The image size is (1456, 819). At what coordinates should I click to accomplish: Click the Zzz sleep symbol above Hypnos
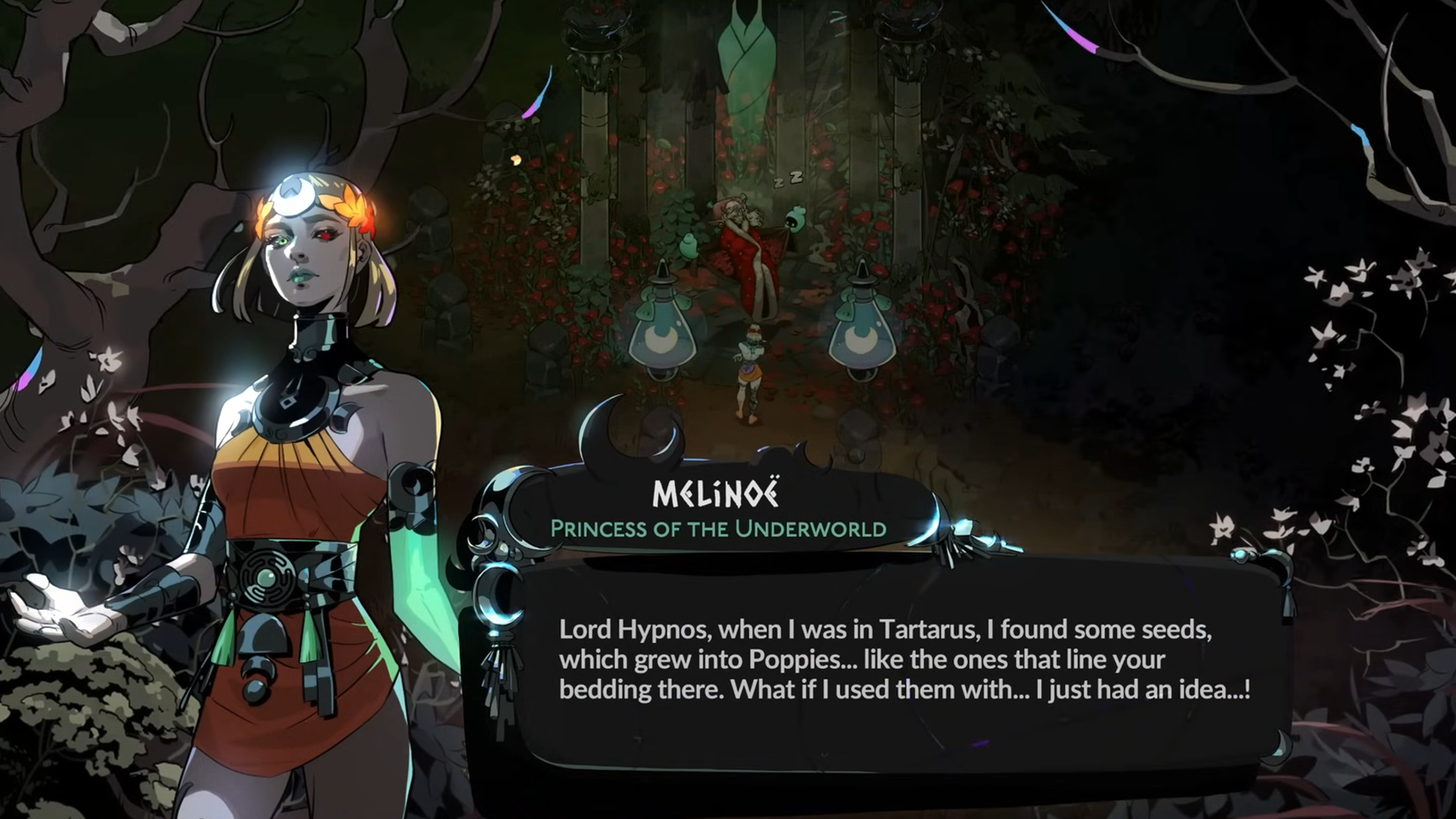coord(788,180)
